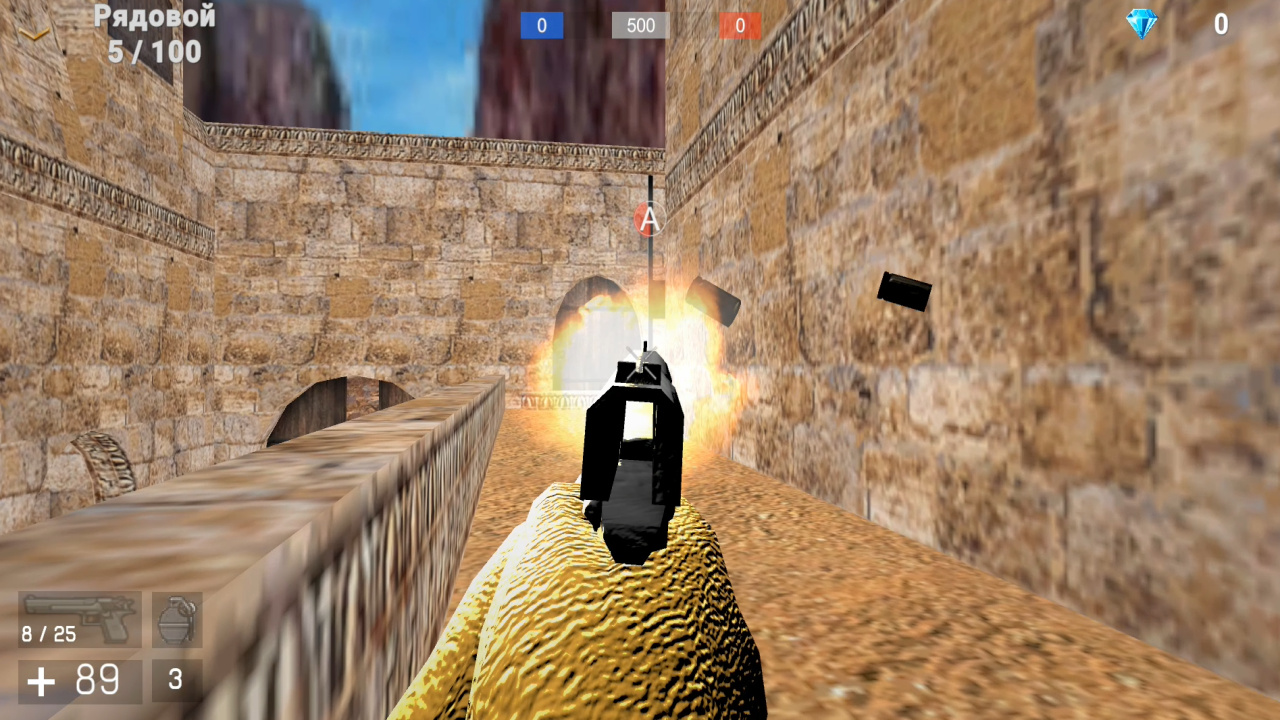This screenshot has width=1280, height=720.
Task: Click the blue diamond currency icon
Action: [x=1140, y=25]
